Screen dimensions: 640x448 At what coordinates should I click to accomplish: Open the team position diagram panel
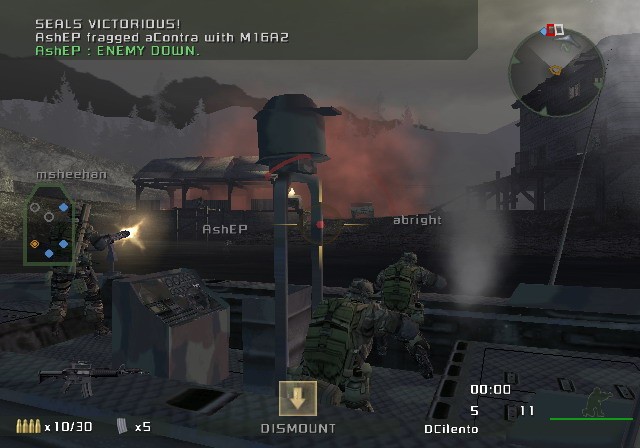(48, 226)
